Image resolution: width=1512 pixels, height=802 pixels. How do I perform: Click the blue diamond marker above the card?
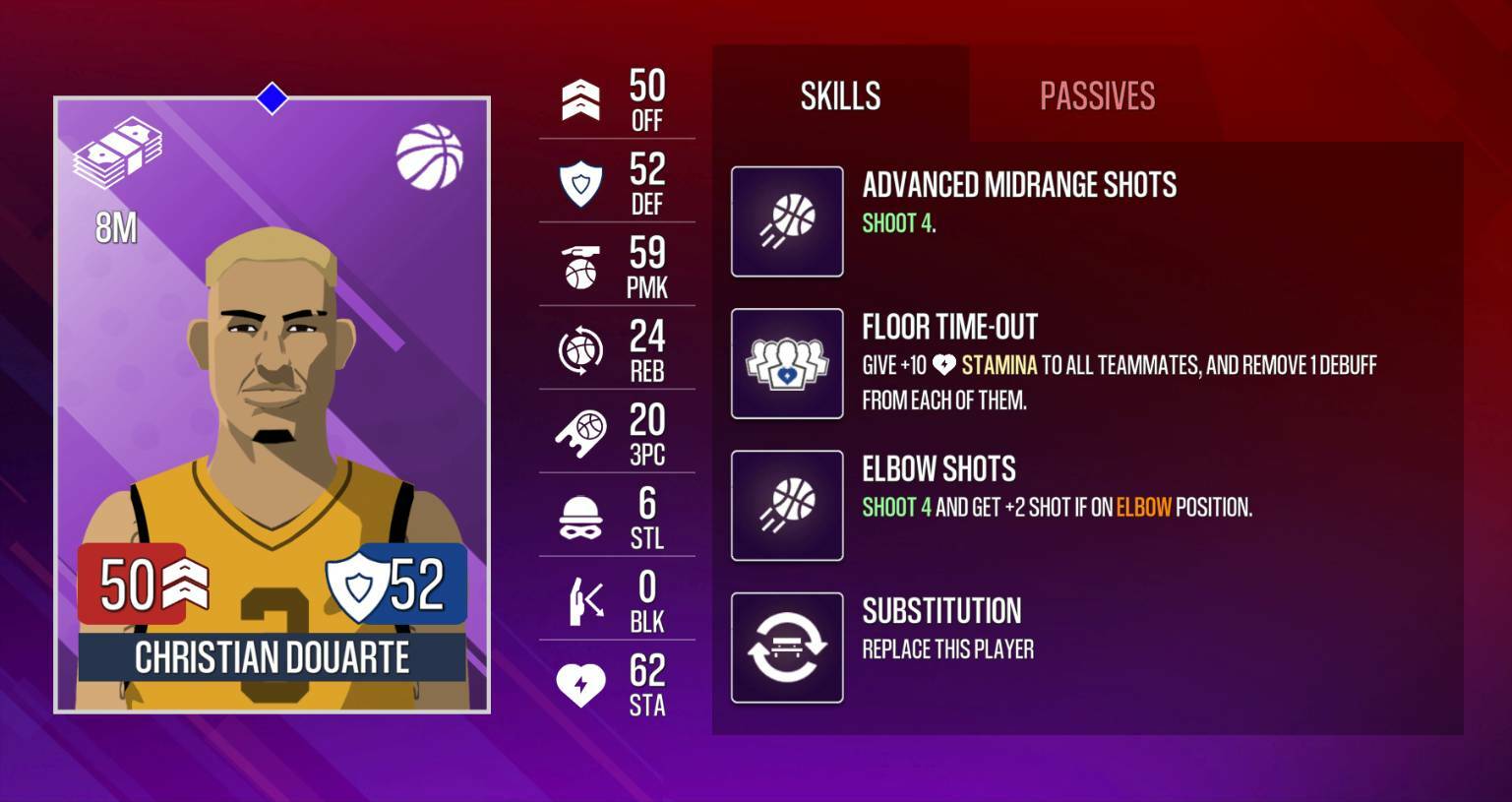click(x=271, y=97)
